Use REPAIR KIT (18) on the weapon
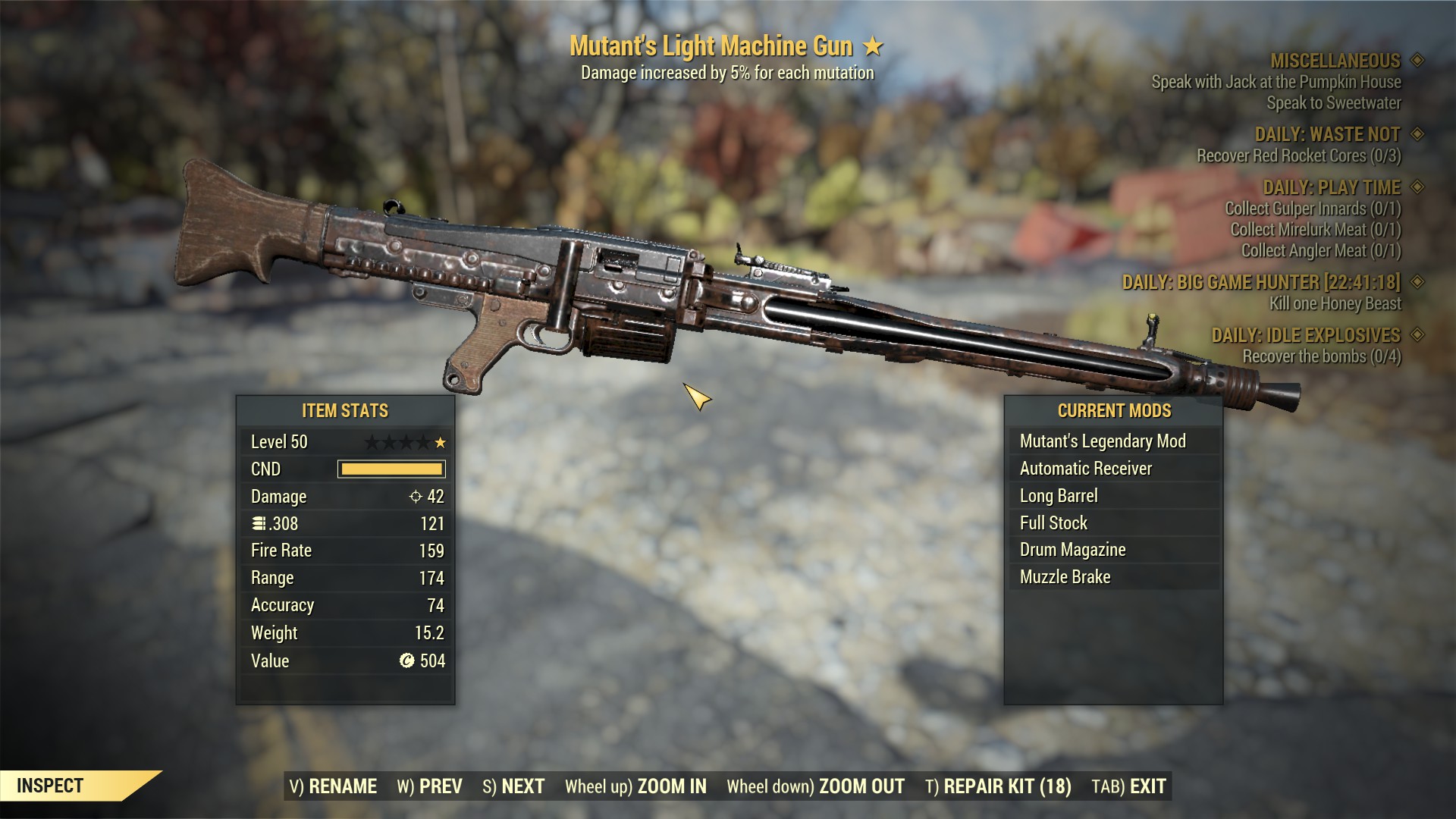Image resolution: width=1456 pixels, height=819 pixels. tap(998, 786)
